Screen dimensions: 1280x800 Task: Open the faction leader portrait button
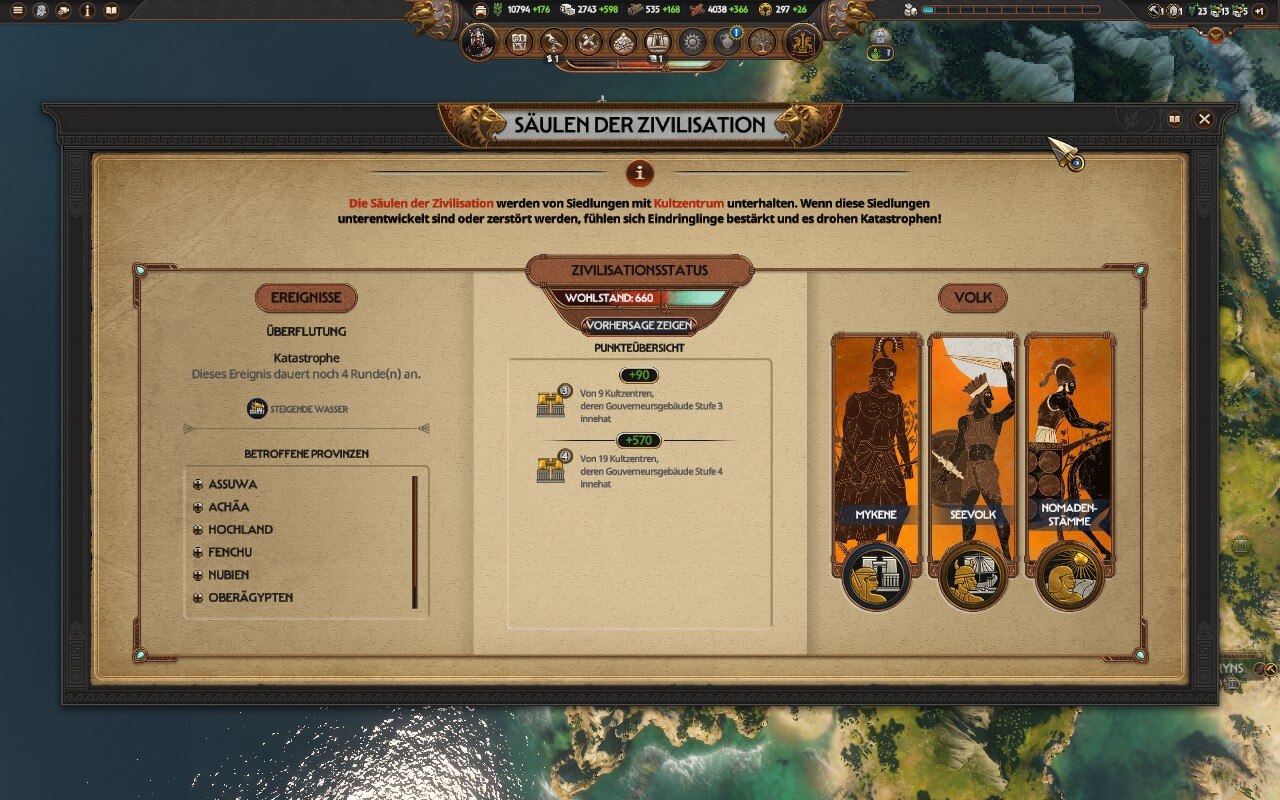479,42
